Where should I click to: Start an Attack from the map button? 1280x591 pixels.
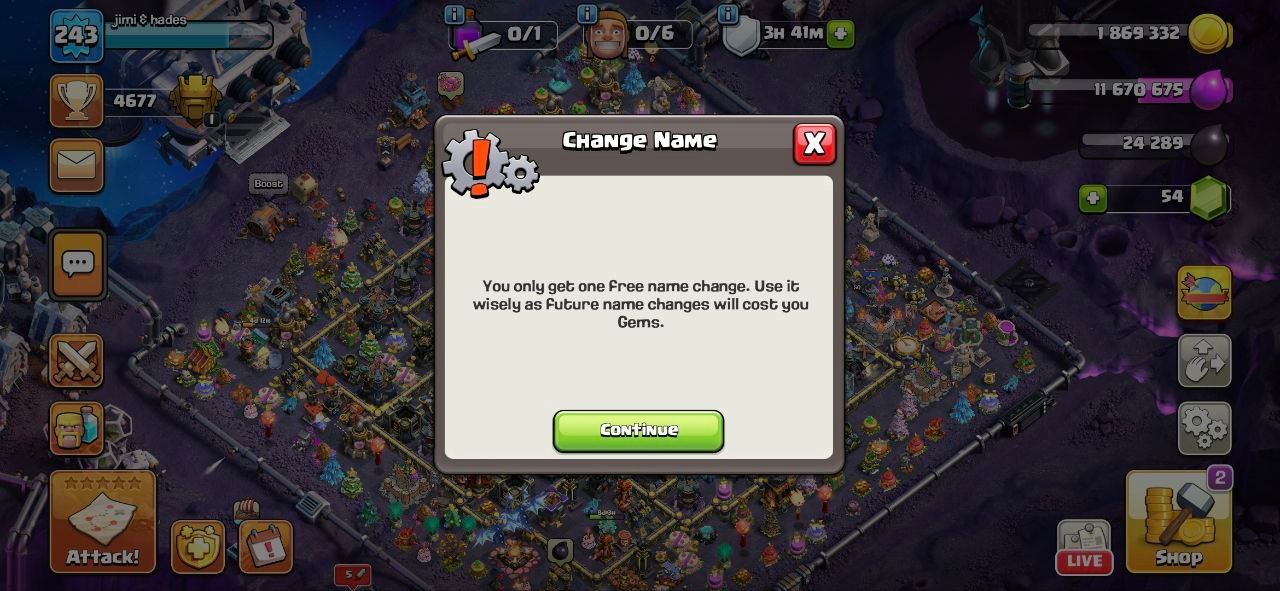pos(103,522)
